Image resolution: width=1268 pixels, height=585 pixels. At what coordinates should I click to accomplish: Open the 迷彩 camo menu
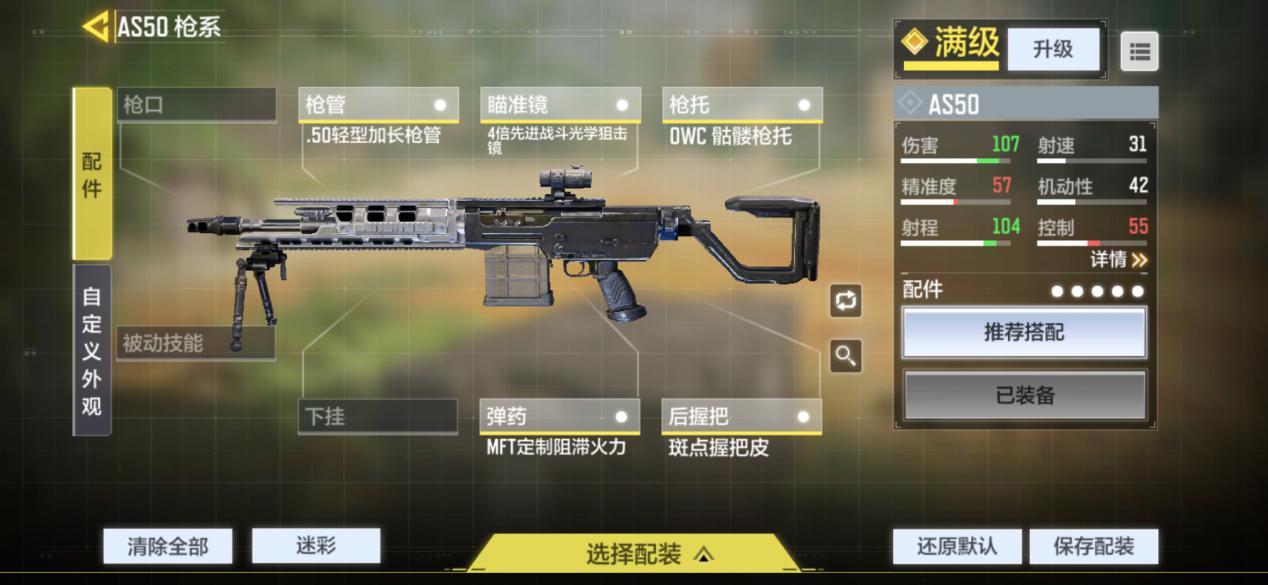[x=316, y=545]
